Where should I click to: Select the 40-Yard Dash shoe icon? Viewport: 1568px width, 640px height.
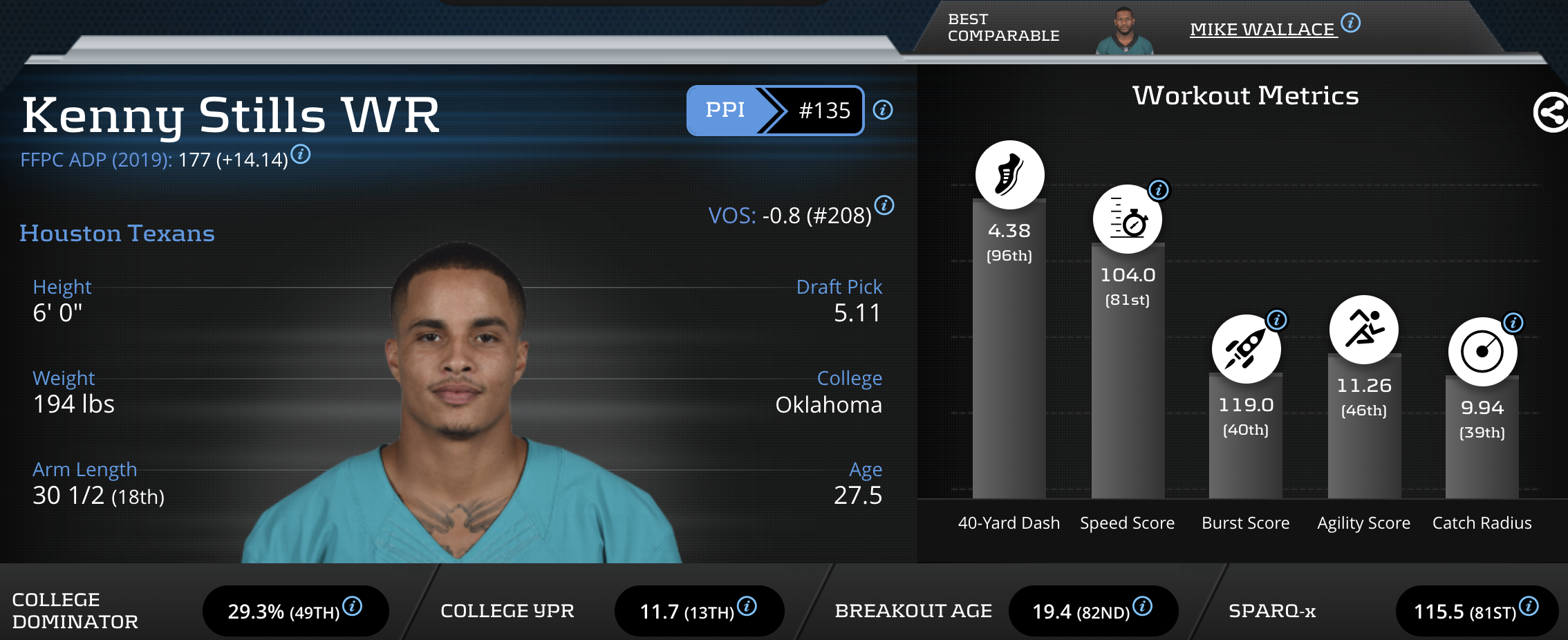coord(1009,175)
